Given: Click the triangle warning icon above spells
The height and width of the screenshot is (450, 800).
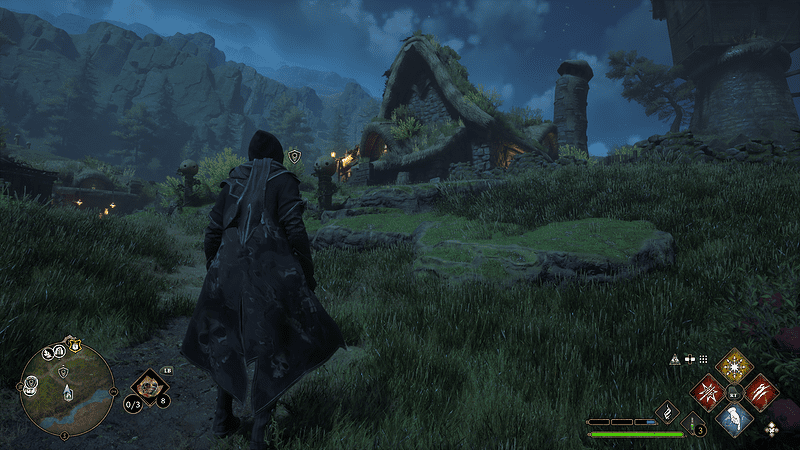Looking at the screenshot, I should (675, 358).
